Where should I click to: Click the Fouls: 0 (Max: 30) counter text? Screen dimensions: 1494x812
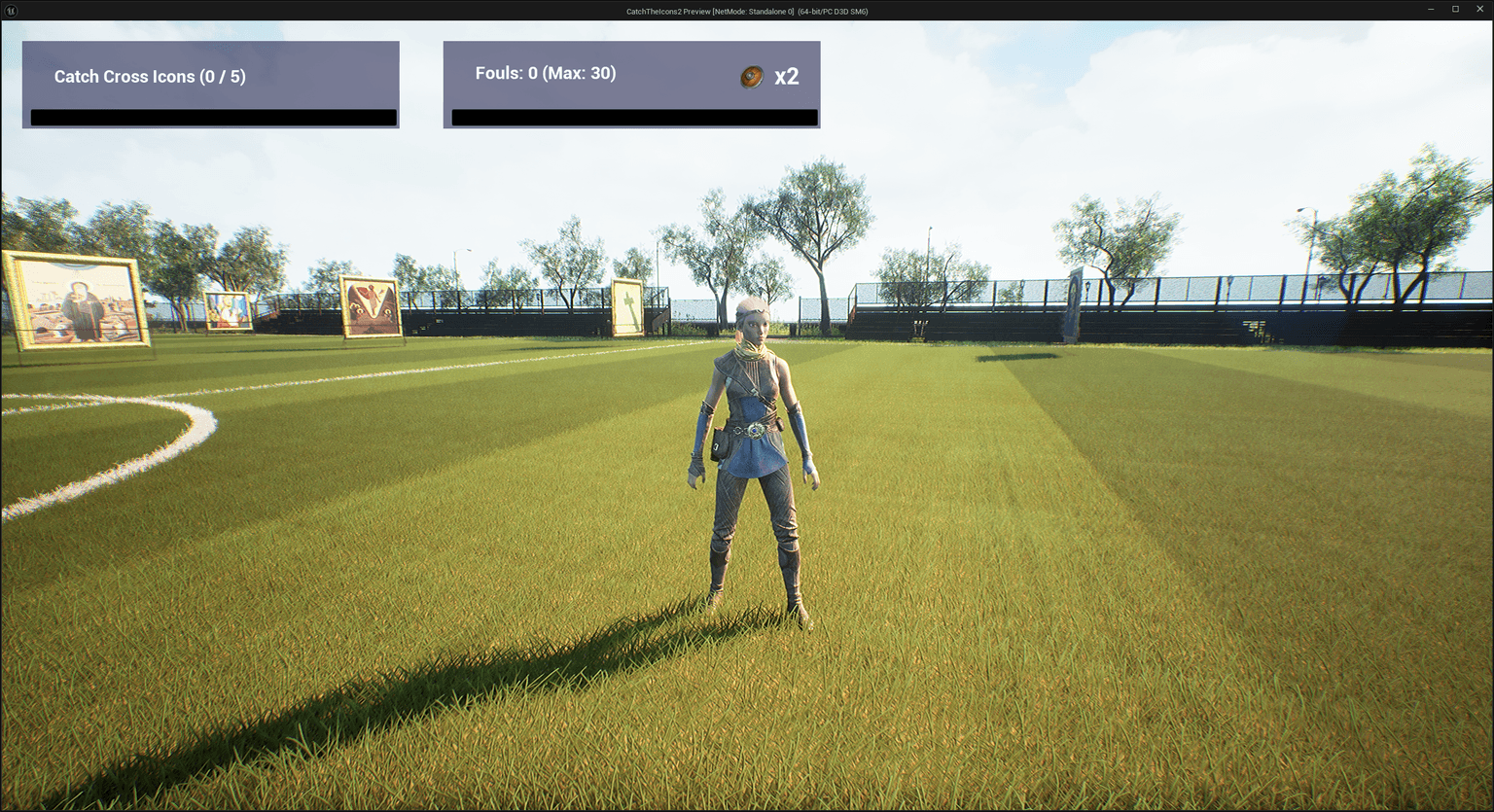point(545,73)
